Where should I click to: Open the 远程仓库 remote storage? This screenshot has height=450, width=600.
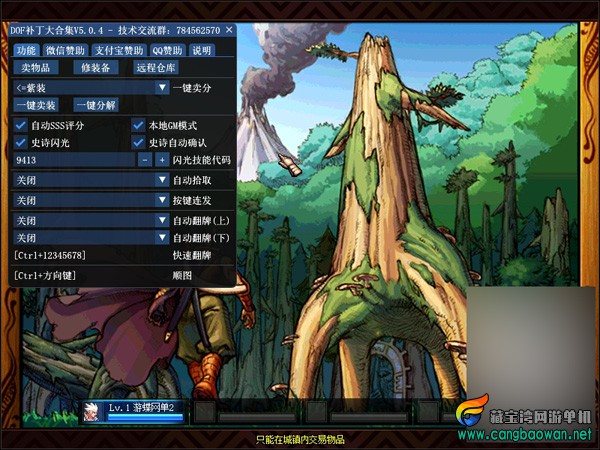click(x=155, y=68)
